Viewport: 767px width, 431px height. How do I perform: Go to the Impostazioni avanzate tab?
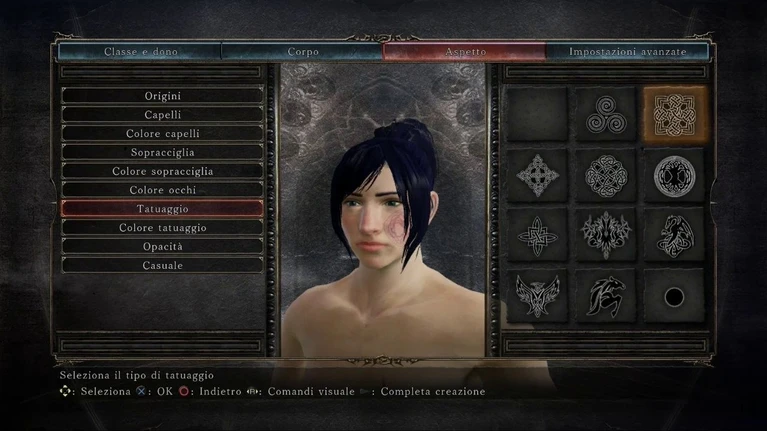(x=628, y=50)
